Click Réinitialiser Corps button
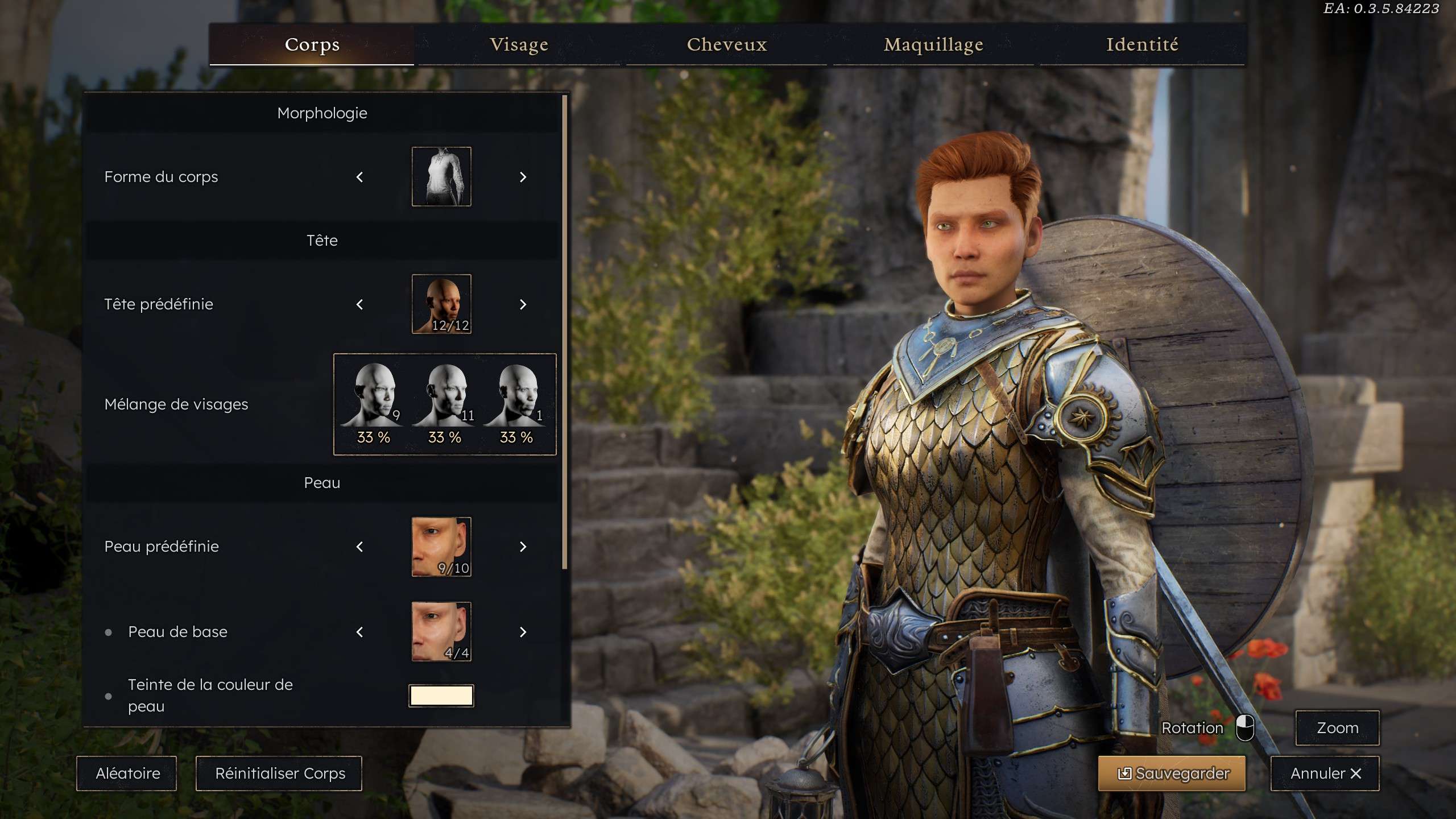The width and height of the screenshot is (1456, 819). tap(279, 773)
